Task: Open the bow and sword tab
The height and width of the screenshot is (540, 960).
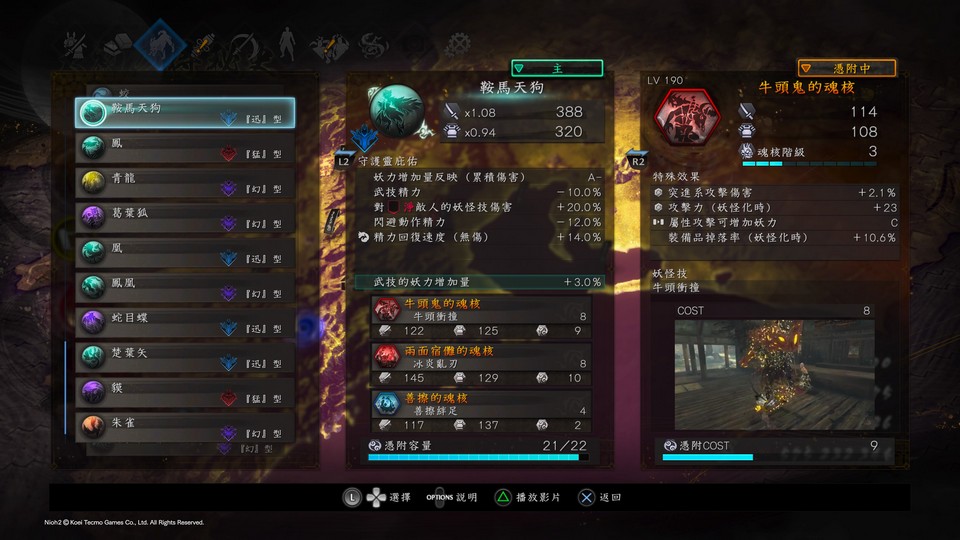Action: point(243,45)
